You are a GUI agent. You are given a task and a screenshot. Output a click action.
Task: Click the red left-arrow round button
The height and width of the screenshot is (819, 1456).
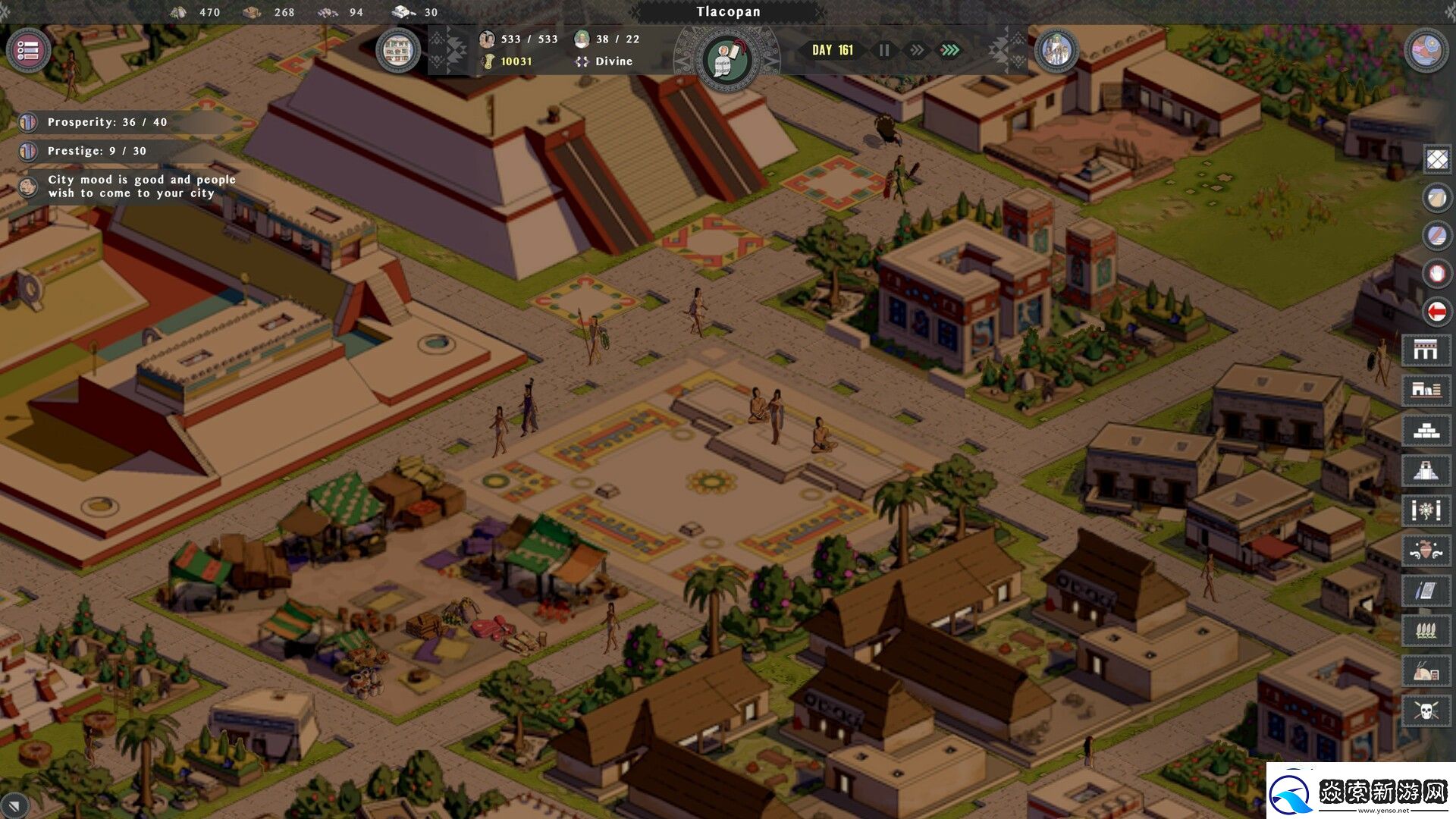[x=1437, y=311]
